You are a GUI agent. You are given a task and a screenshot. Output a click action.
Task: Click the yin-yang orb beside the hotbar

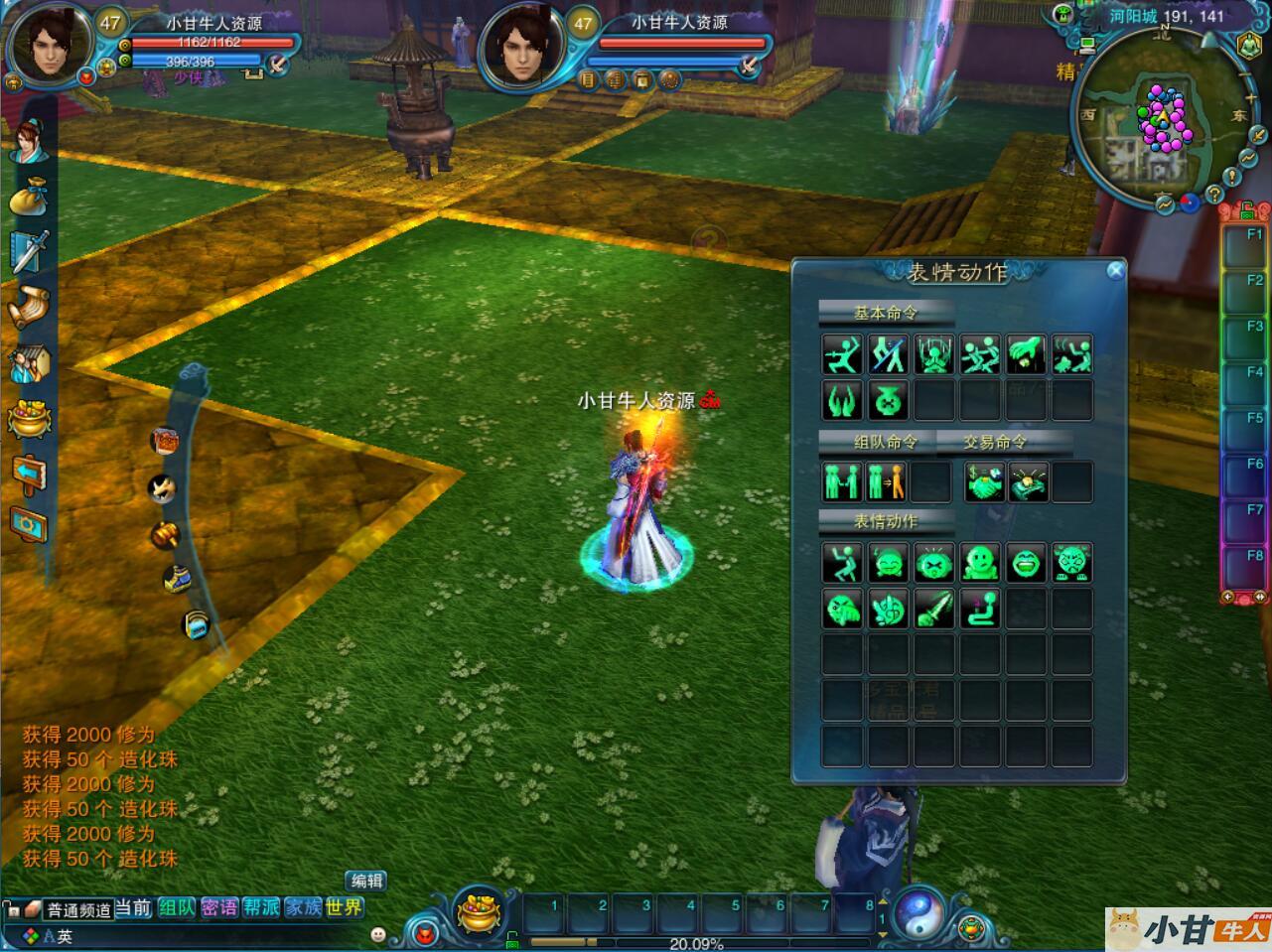[919, 912]
